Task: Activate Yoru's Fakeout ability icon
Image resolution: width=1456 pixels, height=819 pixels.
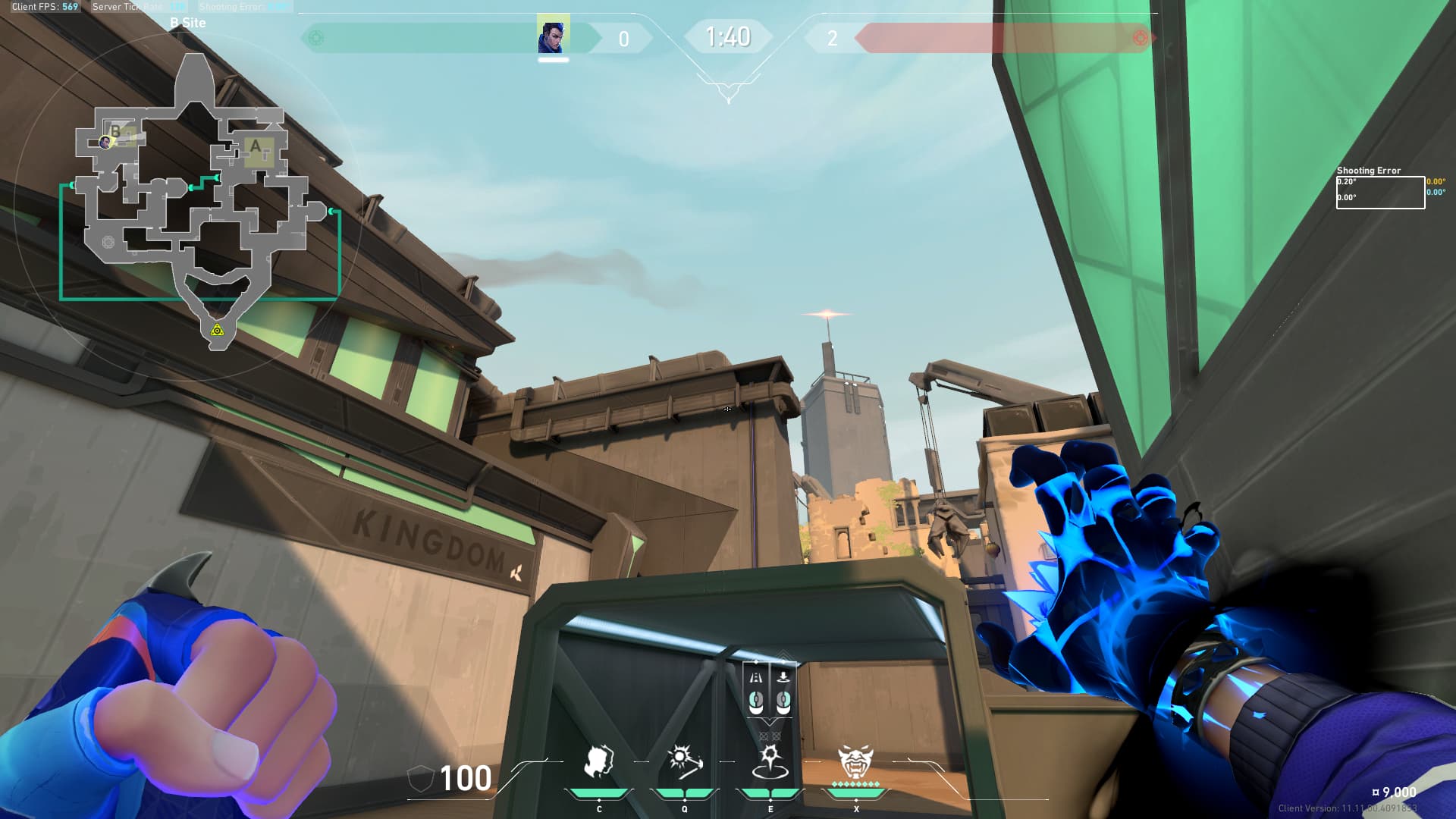Action: pos(598,761)
